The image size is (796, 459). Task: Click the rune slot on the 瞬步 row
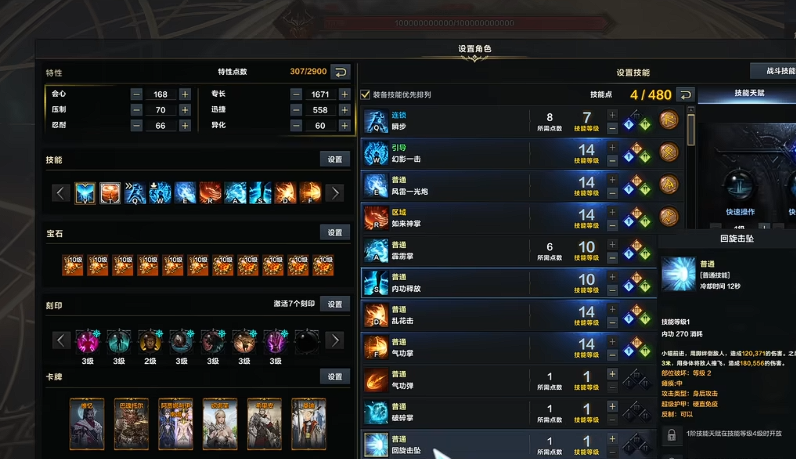(x=670, y=123)
